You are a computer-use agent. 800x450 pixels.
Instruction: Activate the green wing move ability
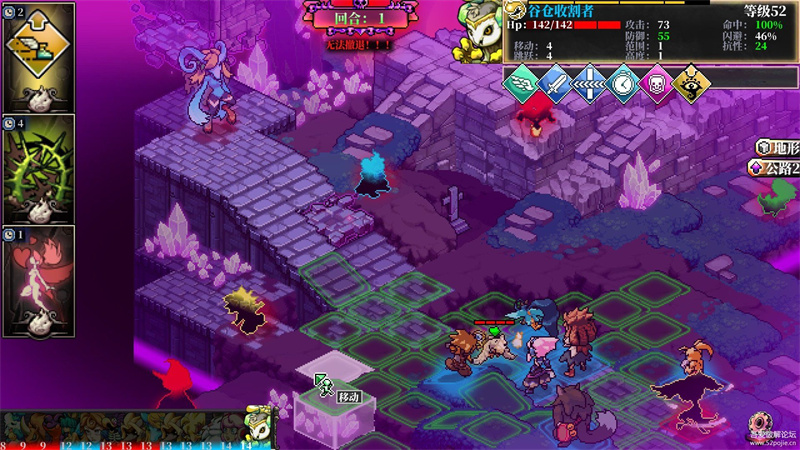[522, 84]
